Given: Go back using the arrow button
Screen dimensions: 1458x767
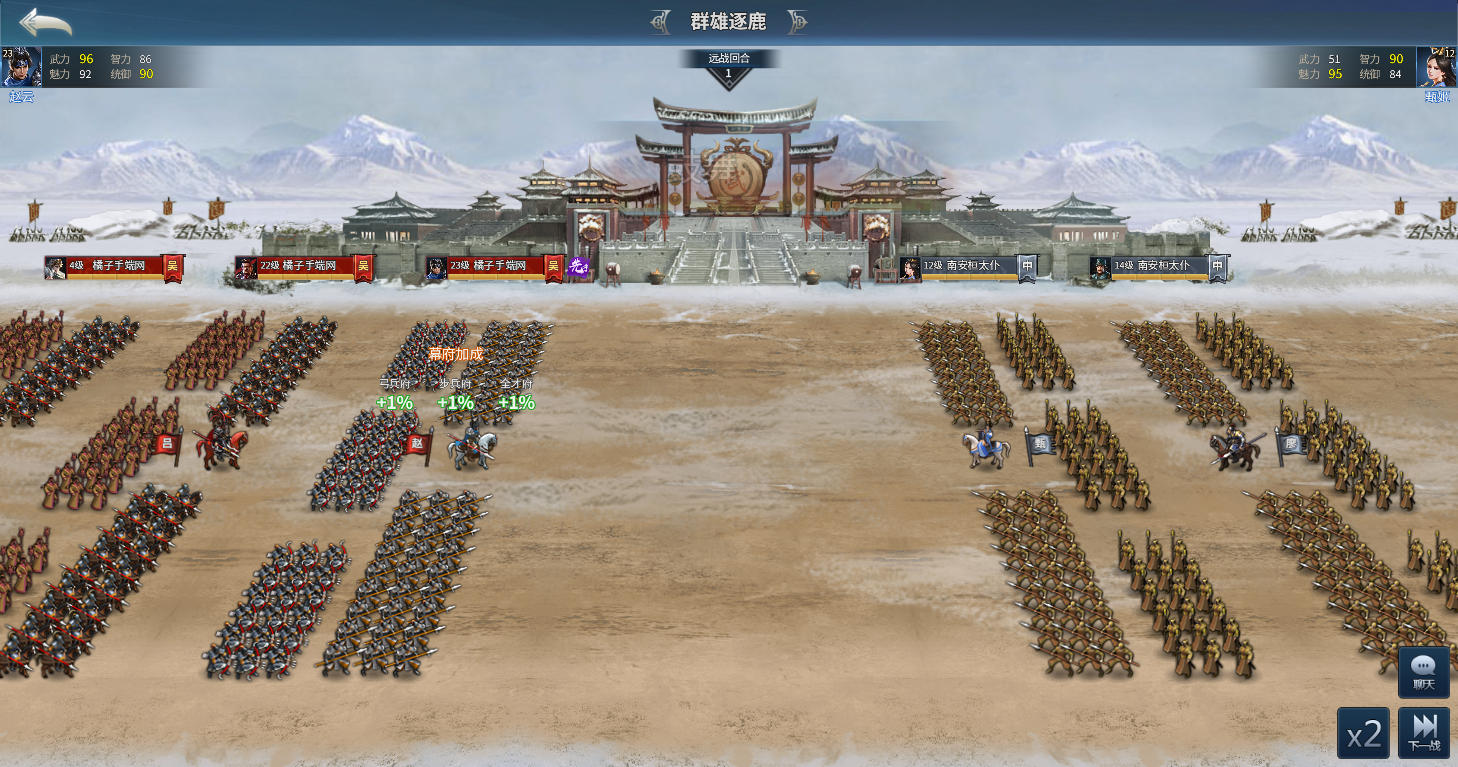Looking at the screenshot, I should click(x=45, y=21).
